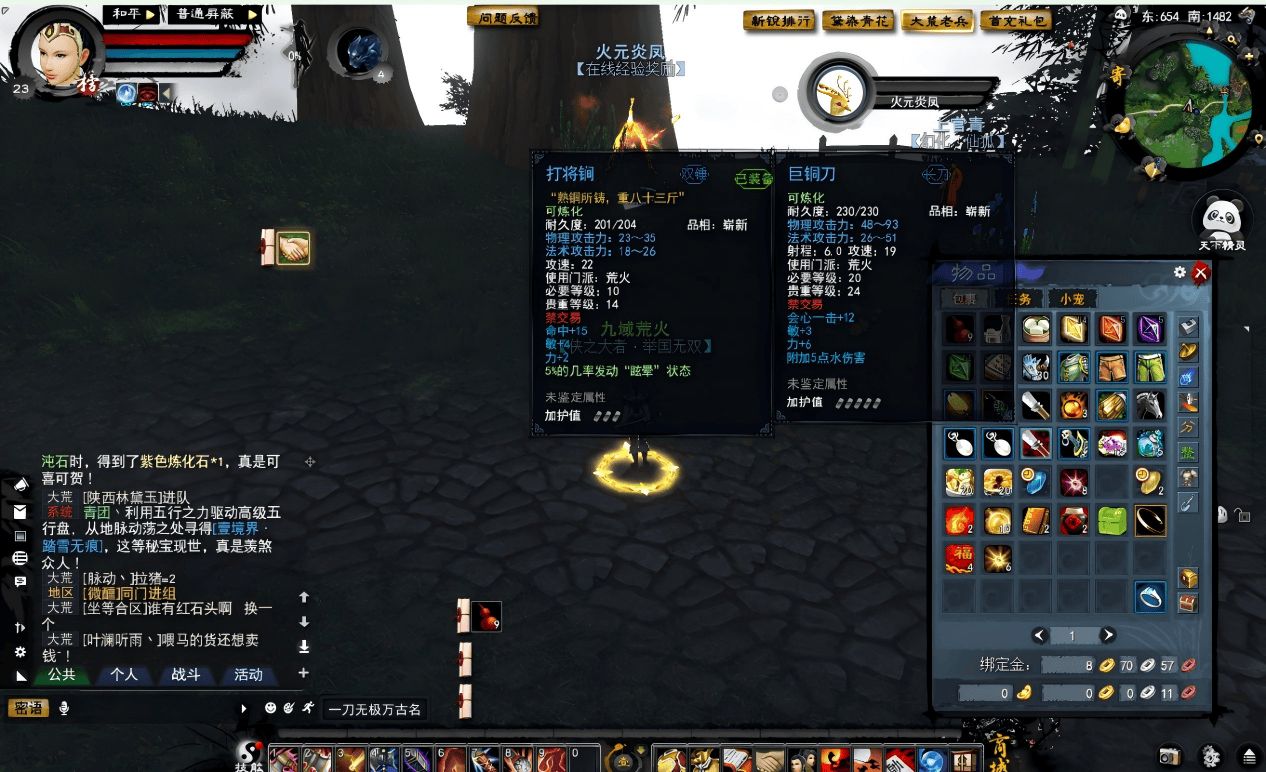Click the 密语 whisper channel button
This screenshot has height=772, width=1266.
tap(27, 708)
